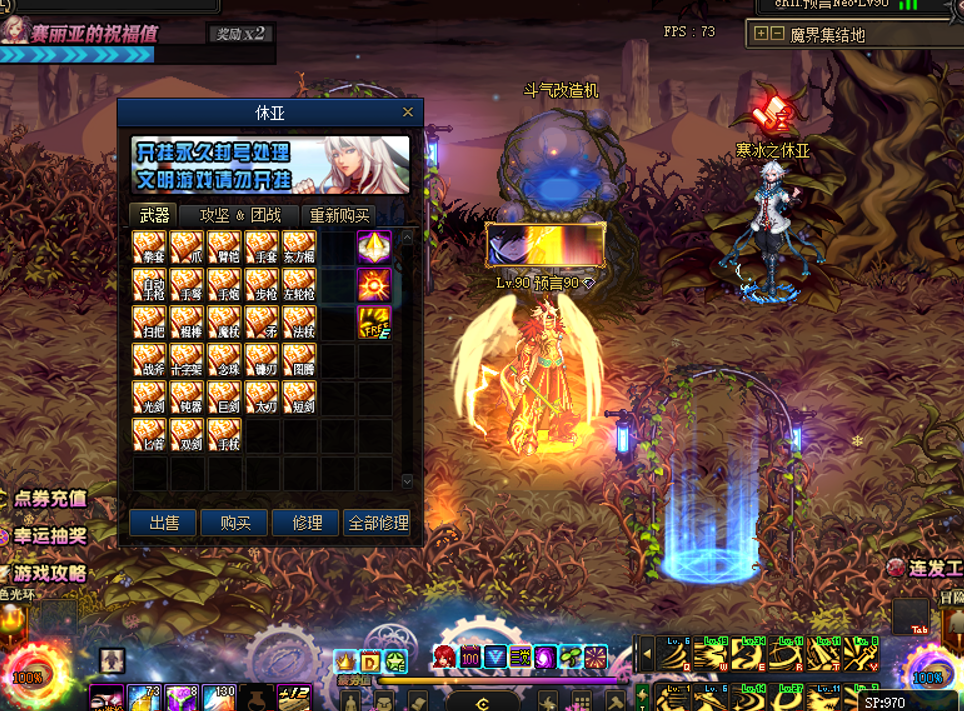
Task: Pick the 东方棍 weapon item
Action: pos(299,247)
